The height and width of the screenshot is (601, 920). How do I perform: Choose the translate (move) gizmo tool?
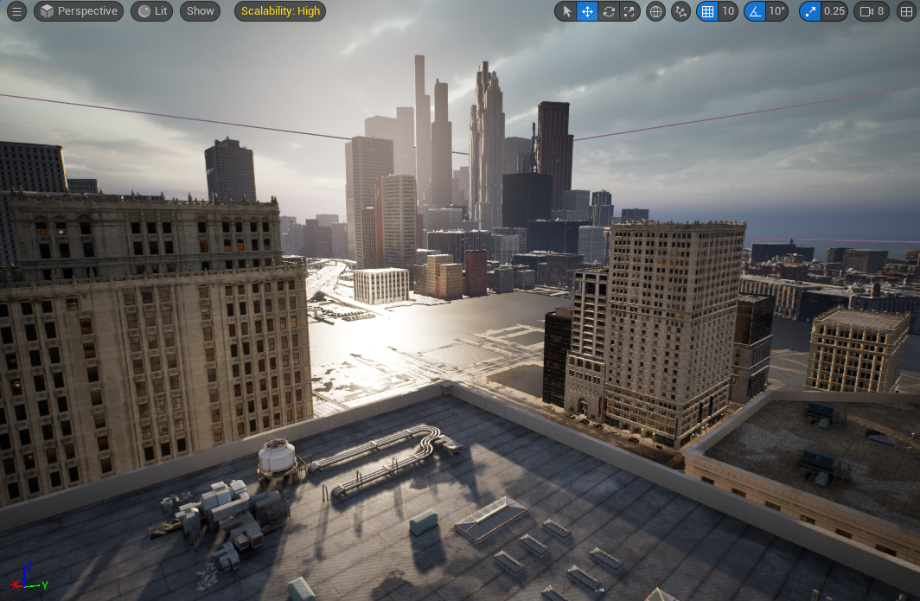click(588, 11)
